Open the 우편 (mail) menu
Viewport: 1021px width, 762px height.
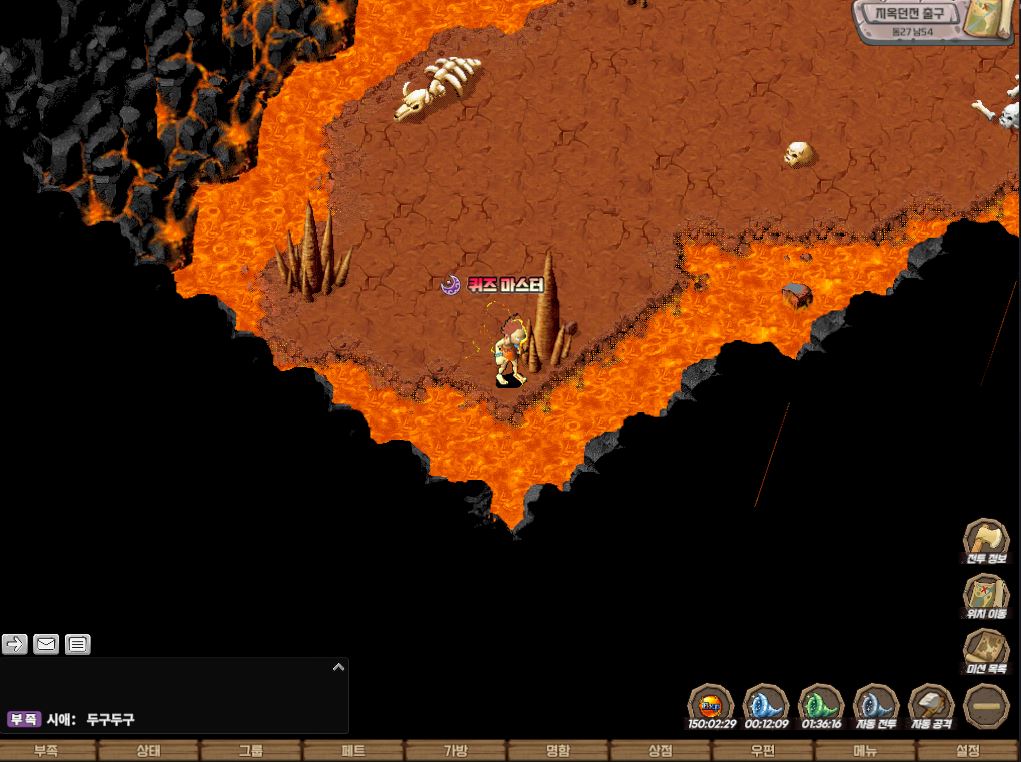763,751
